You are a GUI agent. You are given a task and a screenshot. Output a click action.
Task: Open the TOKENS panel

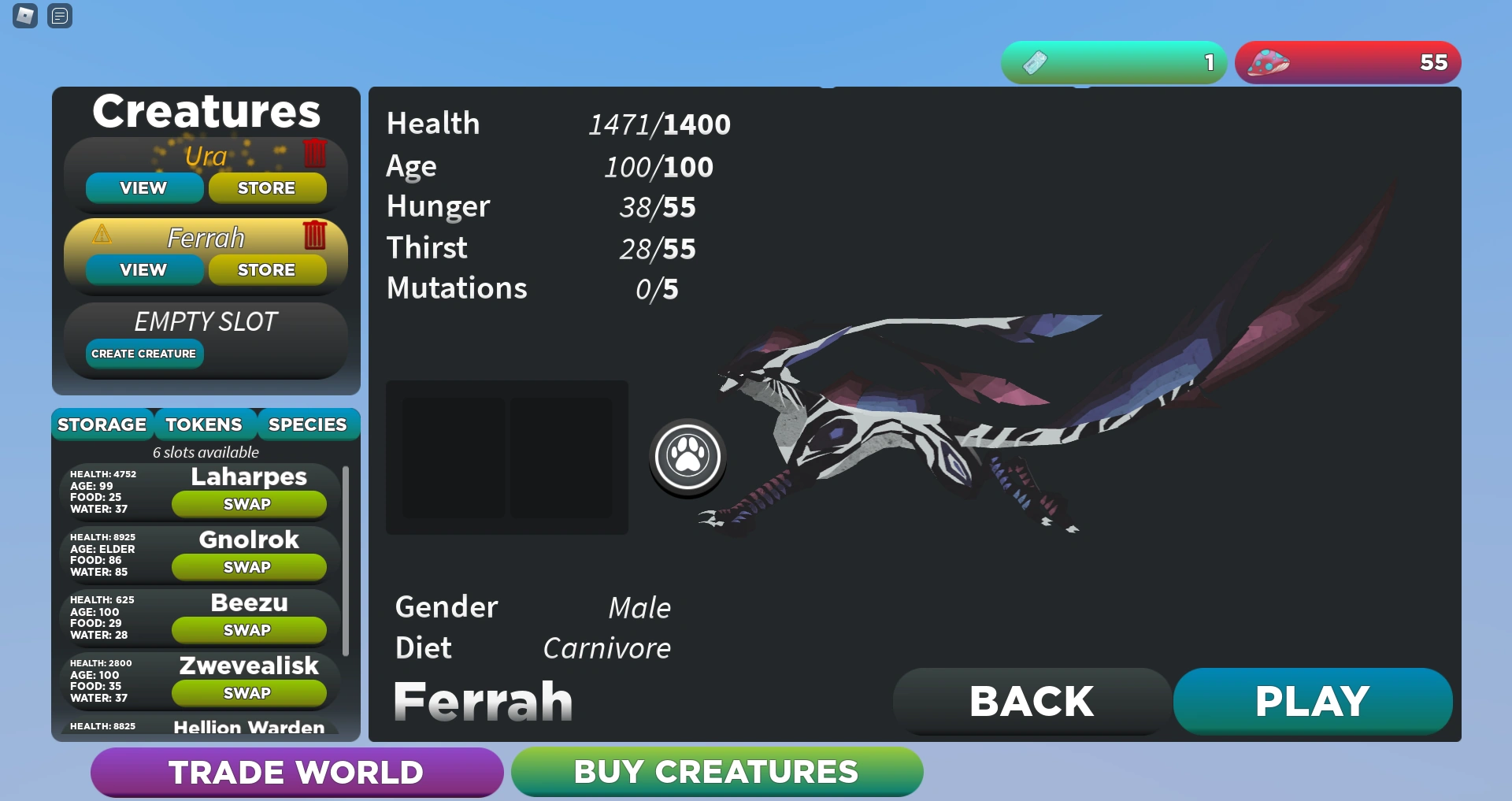pos(204,424)
